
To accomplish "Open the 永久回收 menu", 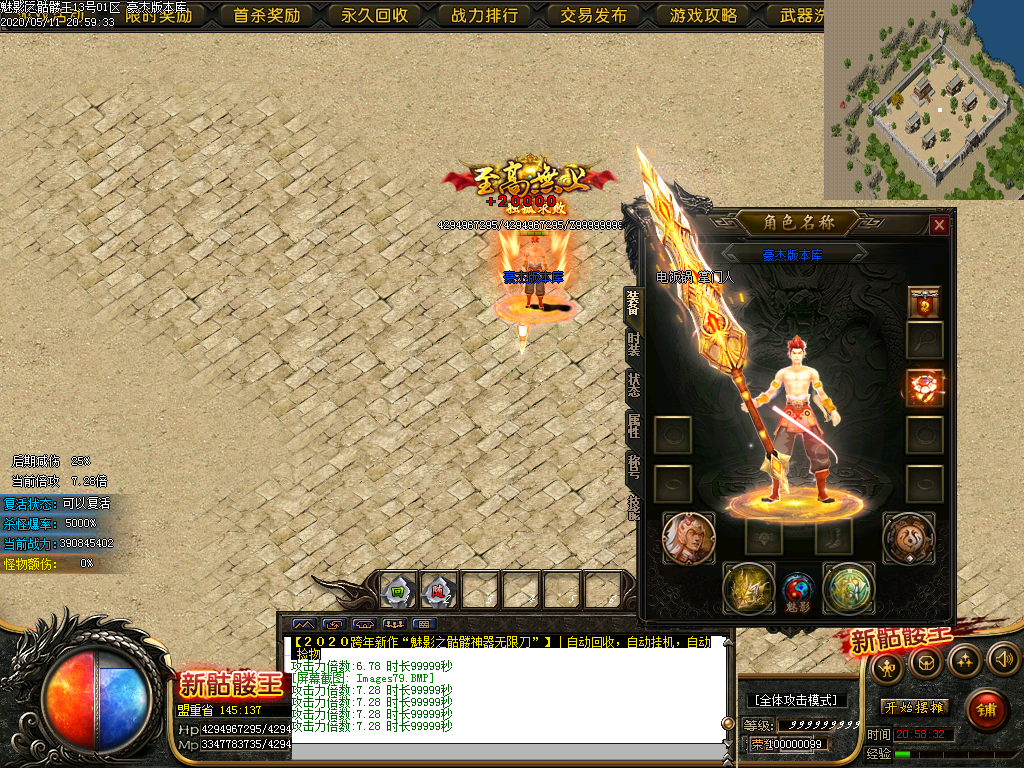I will [x=375, y=15].
